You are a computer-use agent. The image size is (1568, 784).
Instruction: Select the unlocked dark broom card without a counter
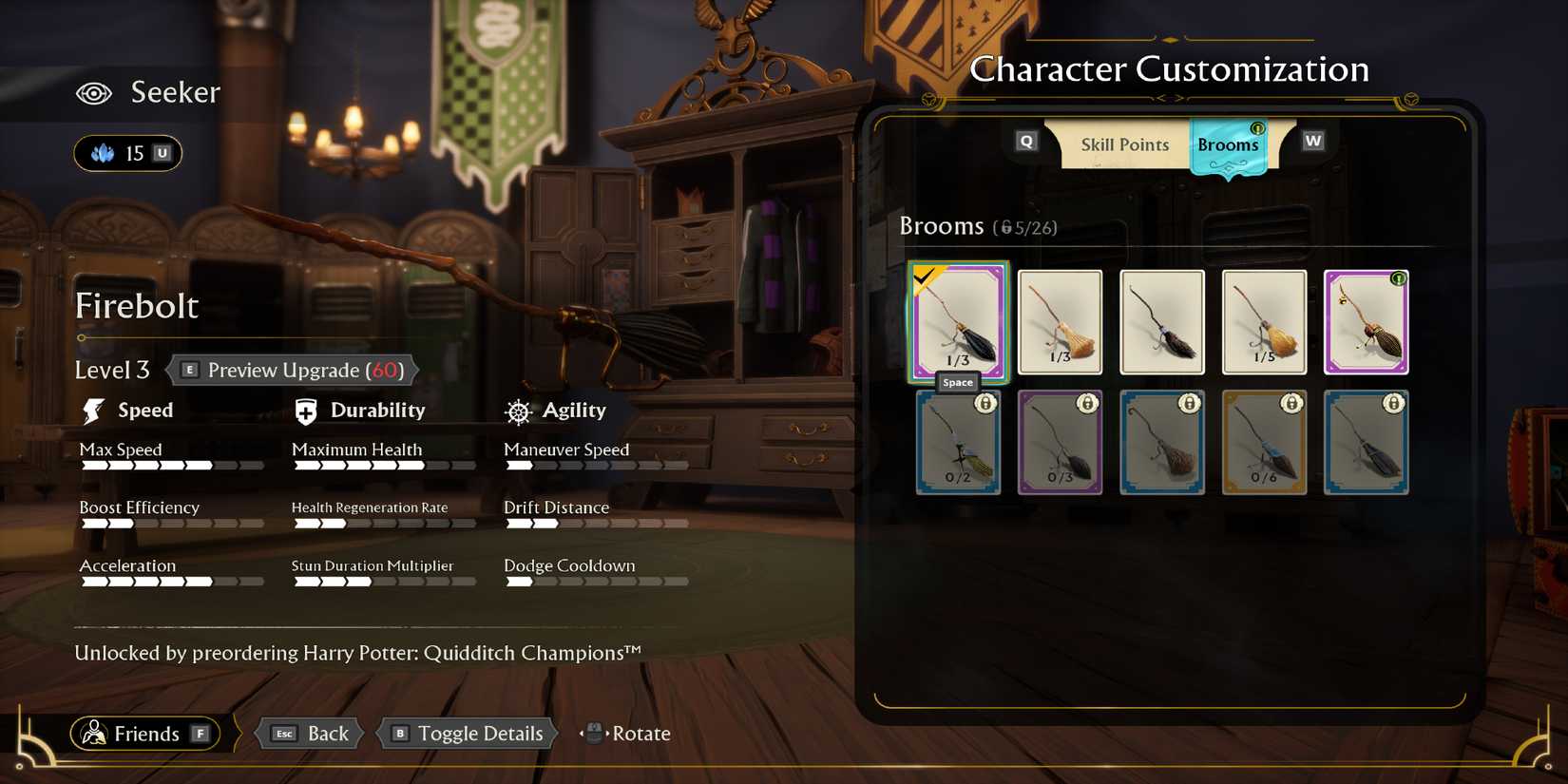(1162, 322)
